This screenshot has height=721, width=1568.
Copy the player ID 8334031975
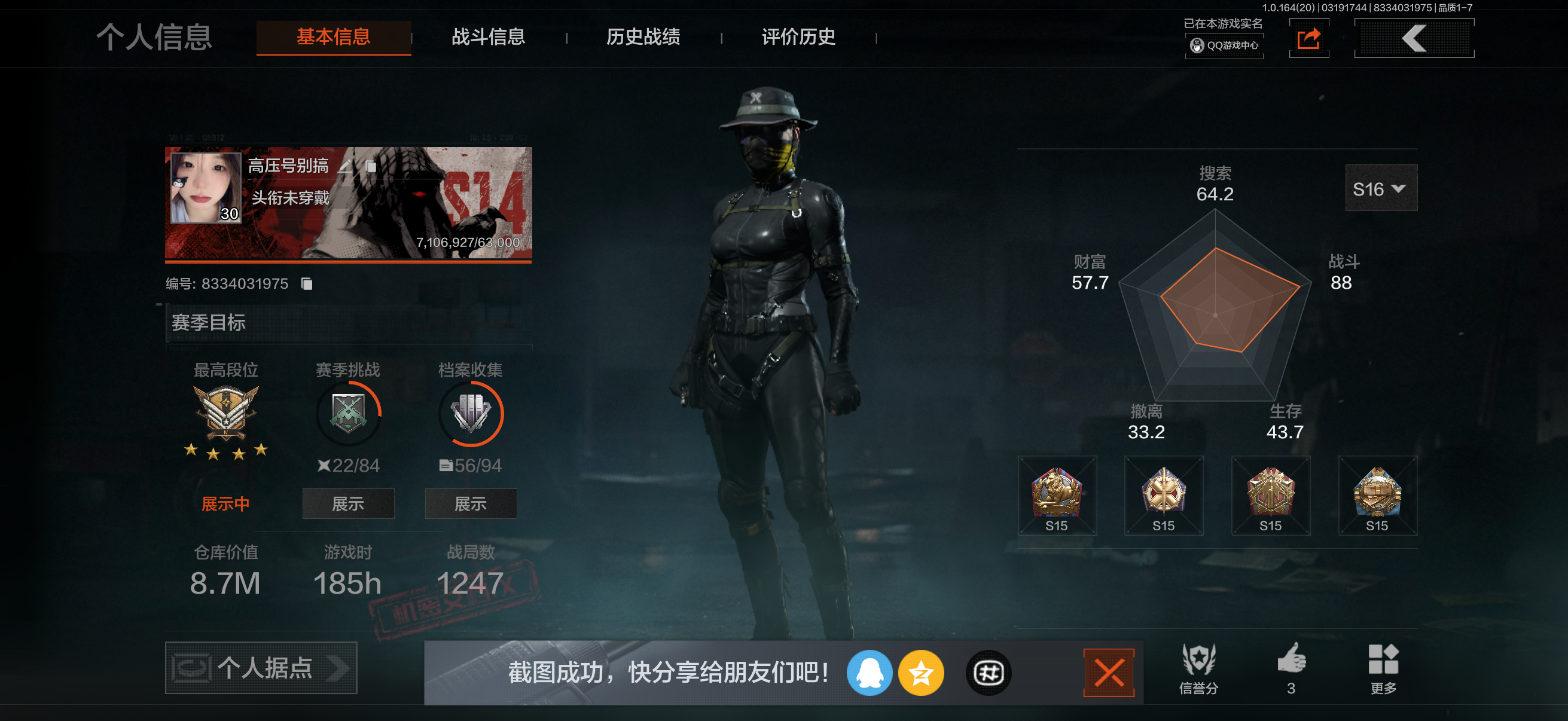(306, 284)
